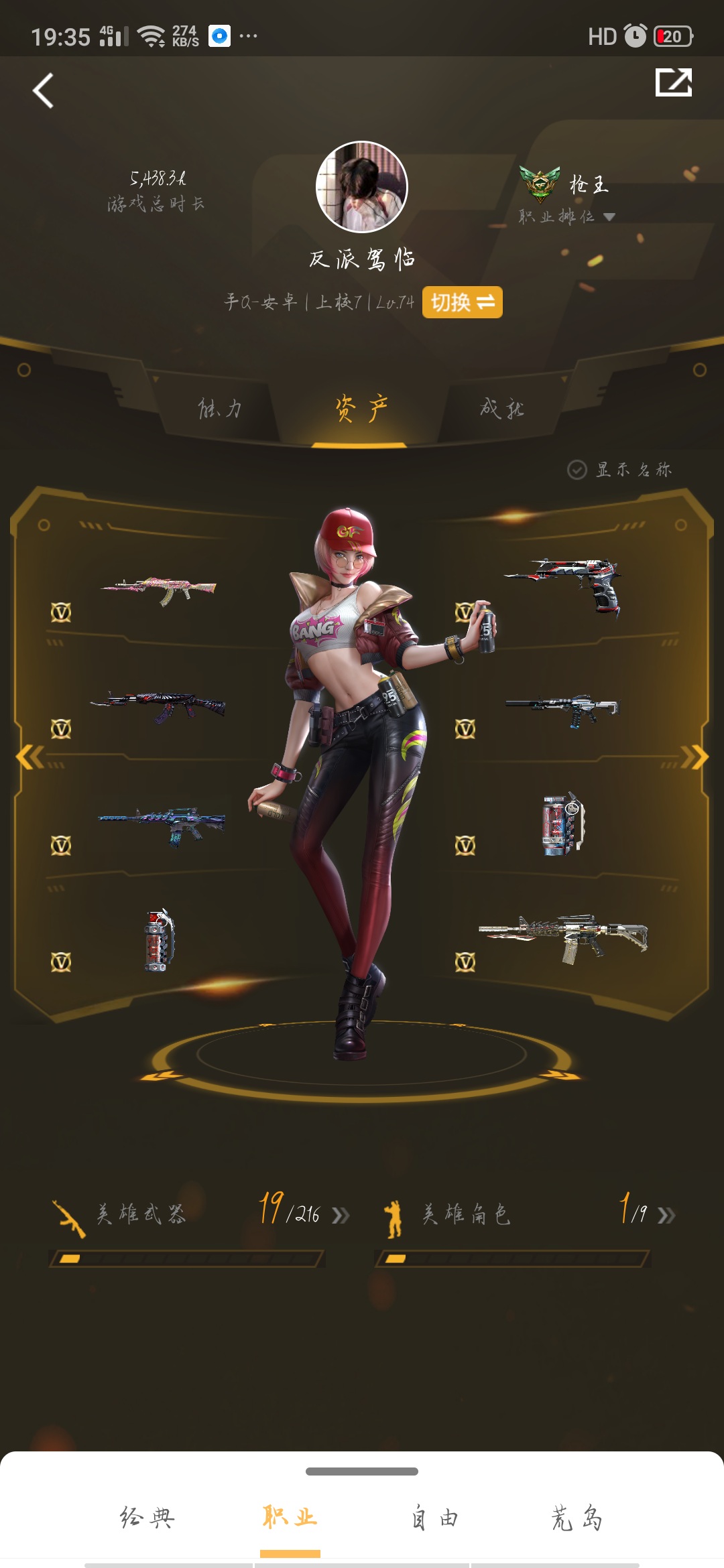Viewport: 724px width, 1568px height.
Task: Click the 切换 account switch button
Action: pos(463,302)
